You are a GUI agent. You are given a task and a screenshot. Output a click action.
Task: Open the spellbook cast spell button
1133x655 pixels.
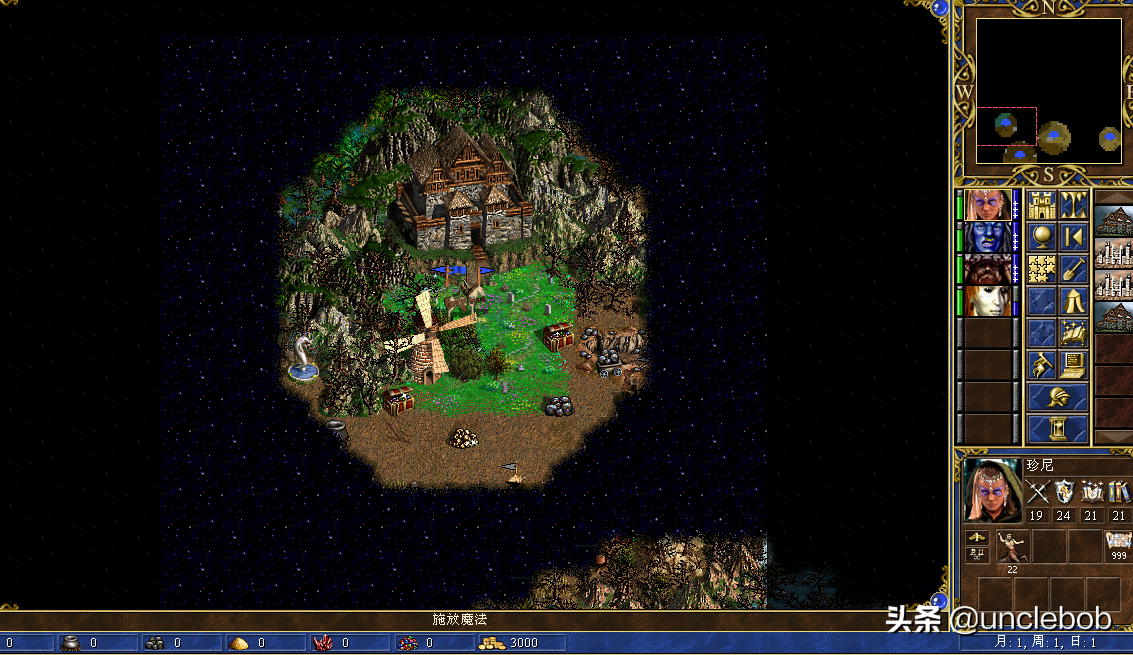point(1074,333)
